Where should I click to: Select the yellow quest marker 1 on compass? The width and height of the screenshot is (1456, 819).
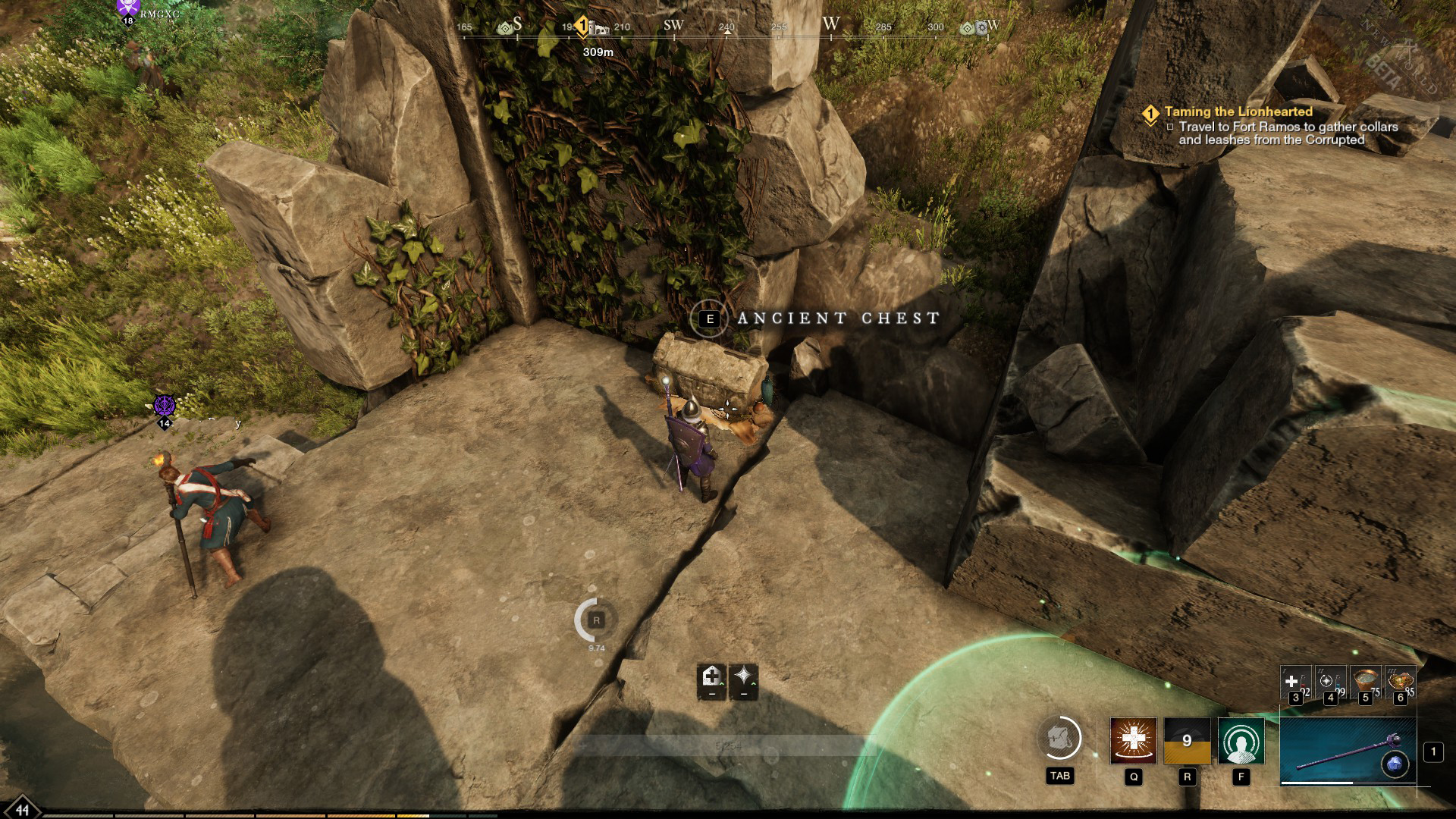click(x=583, y=24)
